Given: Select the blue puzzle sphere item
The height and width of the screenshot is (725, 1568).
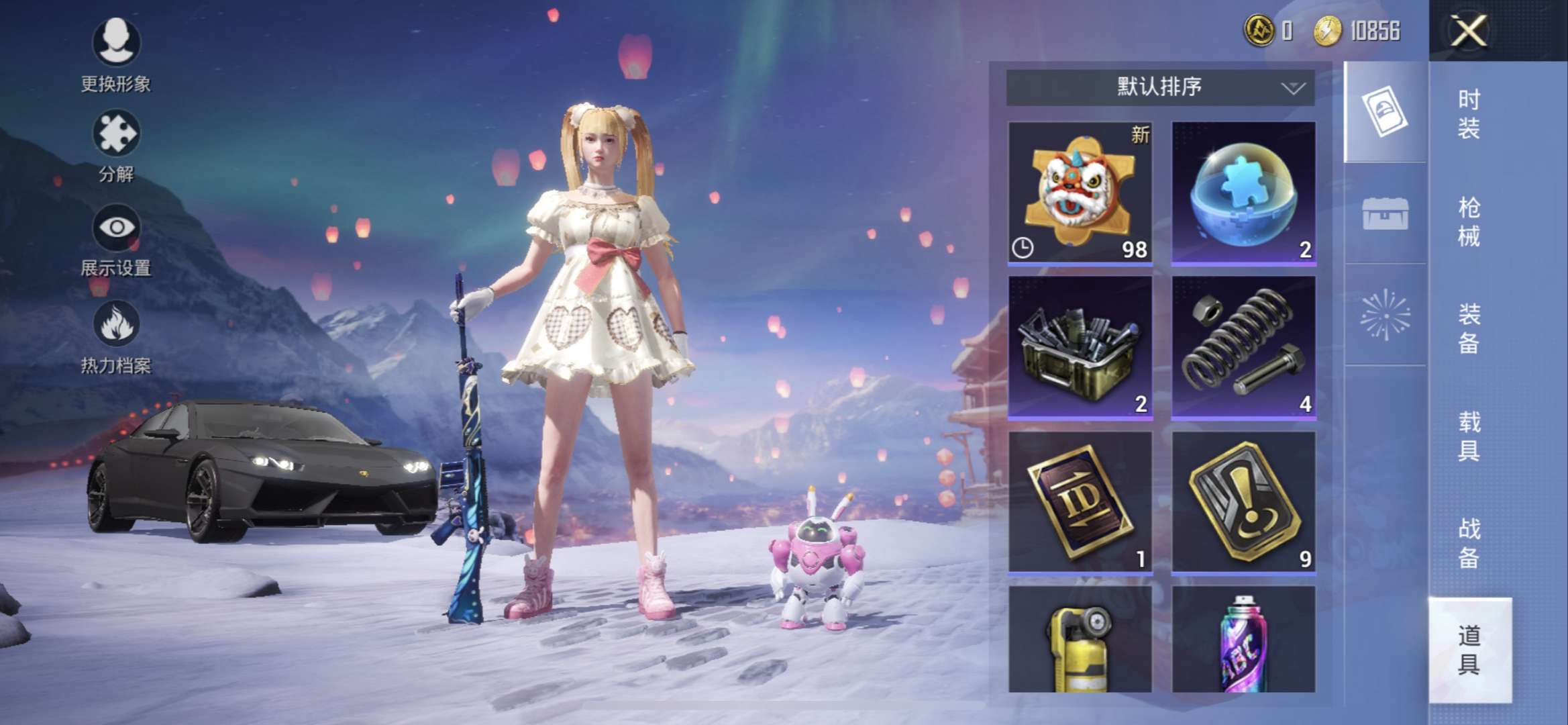Looking at the screenshot, I should point(1243,192).
